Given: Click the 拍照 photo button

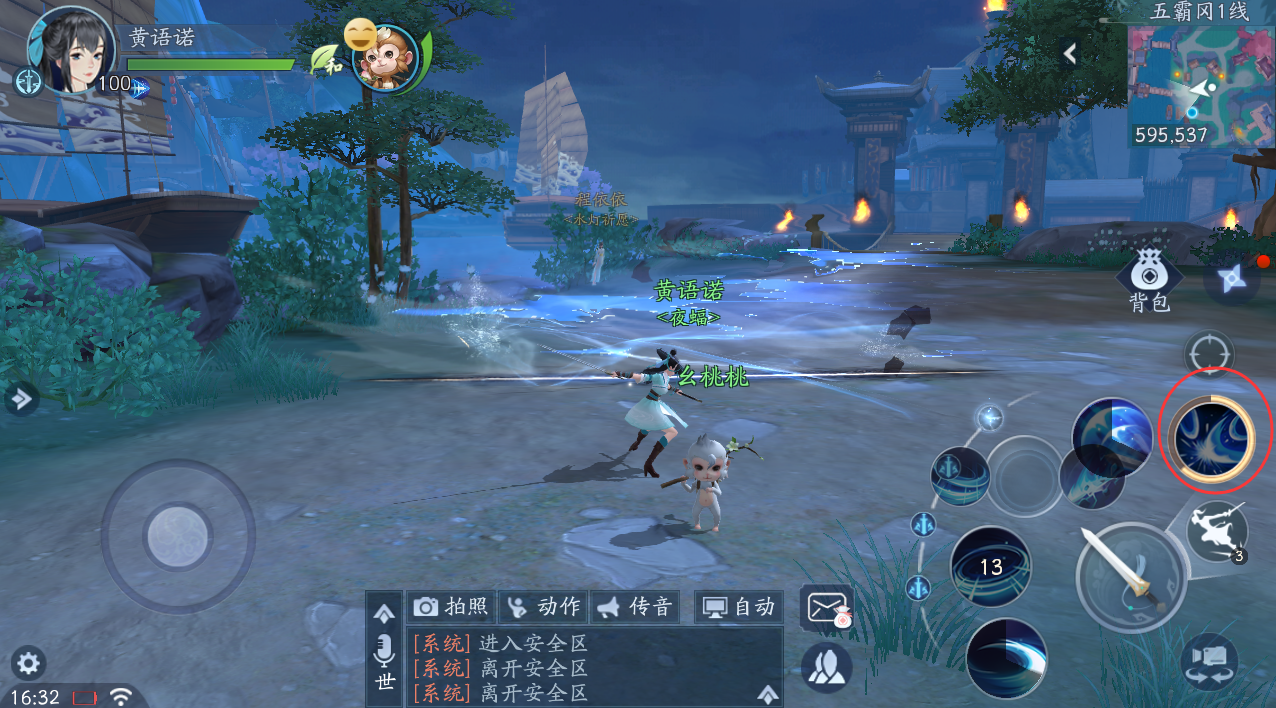Looking at the screenshot, I should pos(452,606).
